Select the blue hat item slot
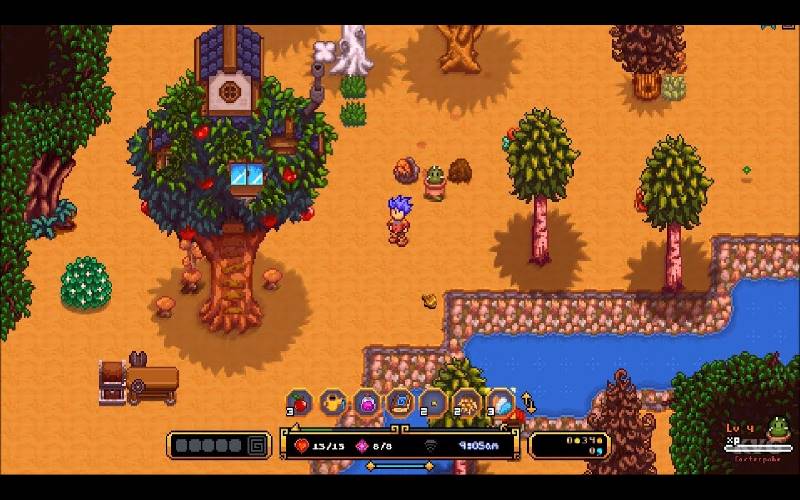Image resolution: width=800 pixels, height=500 pixels. [400, 402]
